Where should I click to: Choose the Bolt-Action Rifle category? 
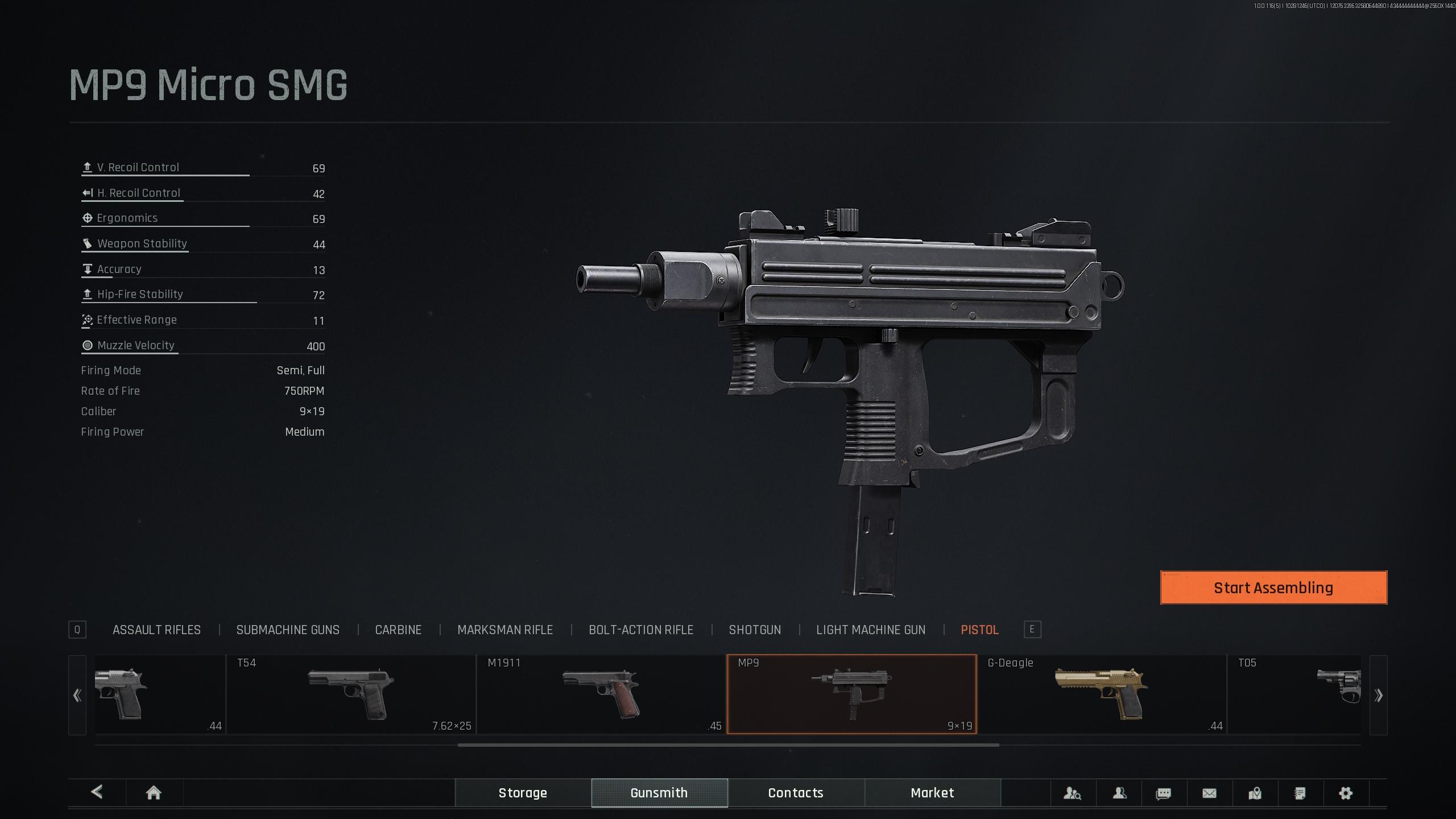pos(641,630)
